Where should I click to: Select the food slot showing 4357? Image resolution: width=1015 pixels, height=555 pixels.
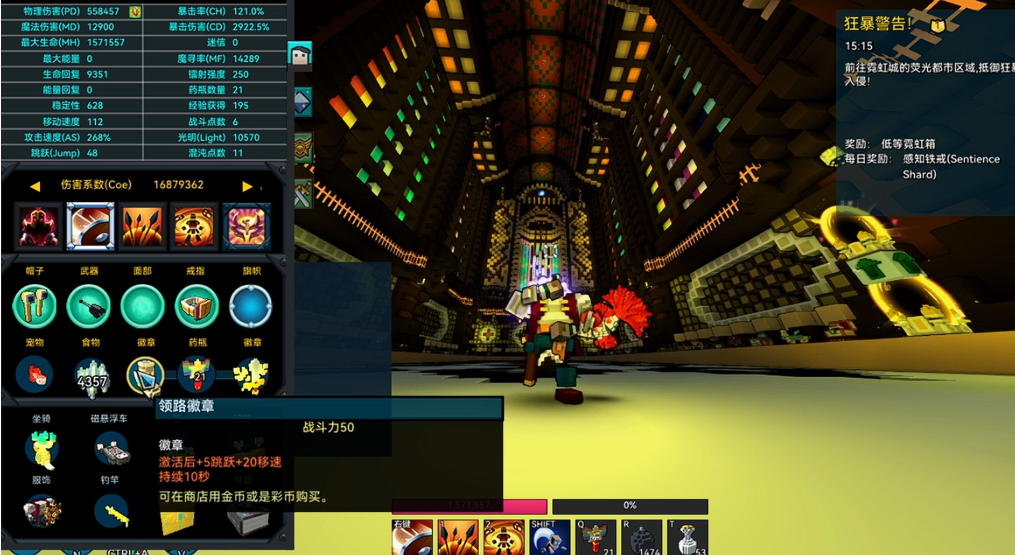91,376
